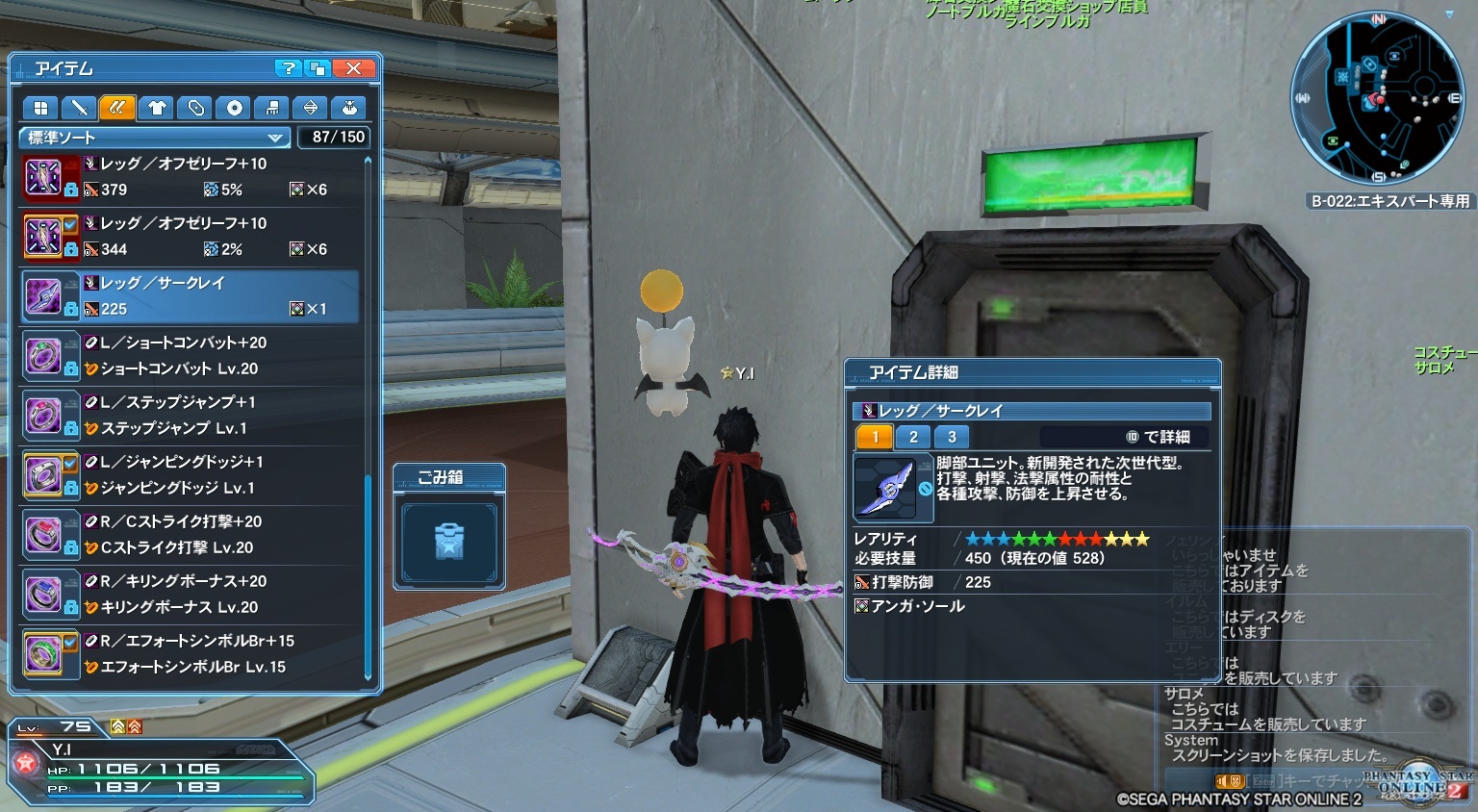Select the R／エフォートシンボルBr+15 ring
Screen dimensions: 1478x812
192,654
